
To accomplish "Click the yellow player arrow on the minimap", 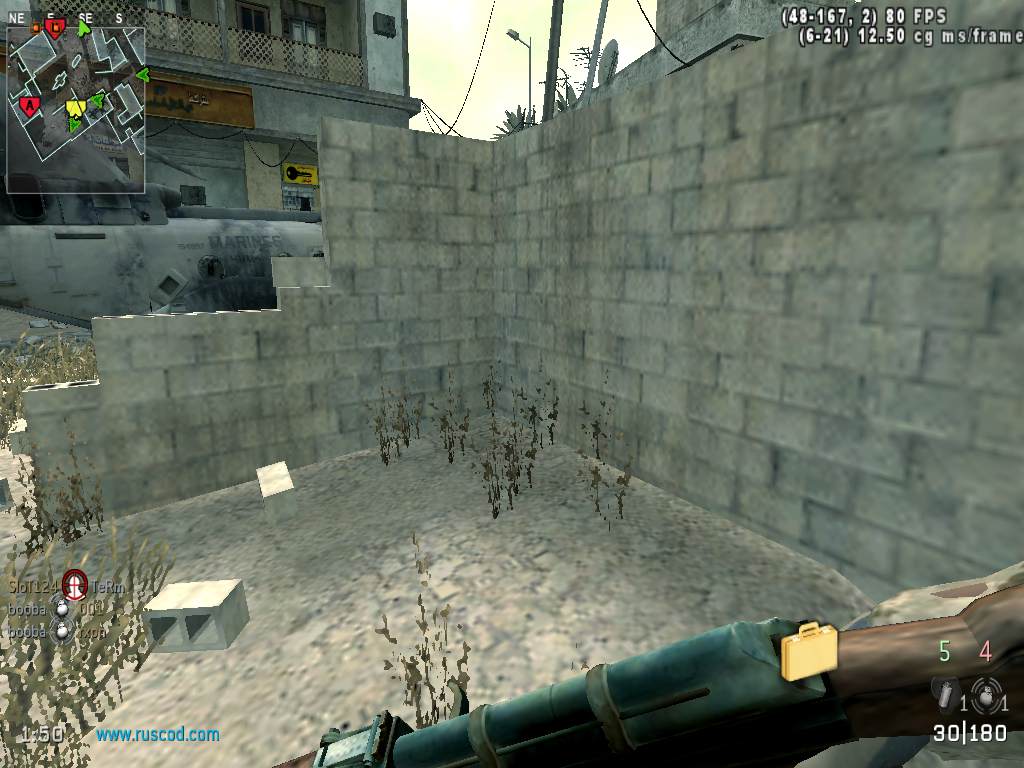I will tap(76, 107).
